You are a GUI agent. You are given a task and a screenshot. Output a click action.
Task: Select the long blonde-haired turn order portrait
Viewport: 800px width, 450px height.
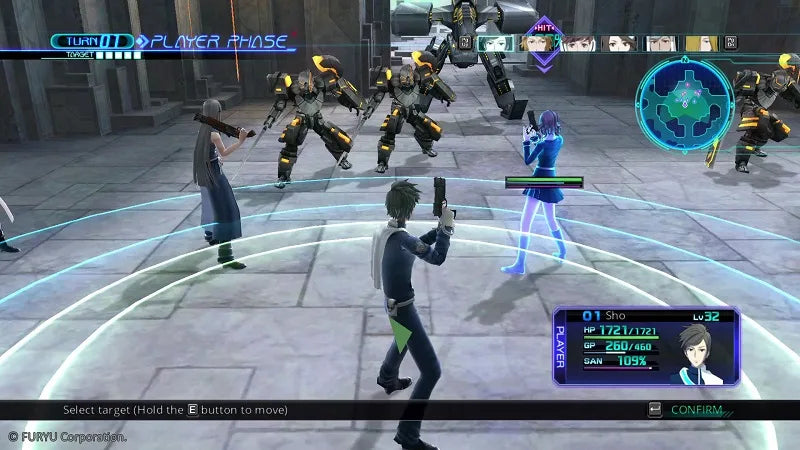tap(703, 43)
